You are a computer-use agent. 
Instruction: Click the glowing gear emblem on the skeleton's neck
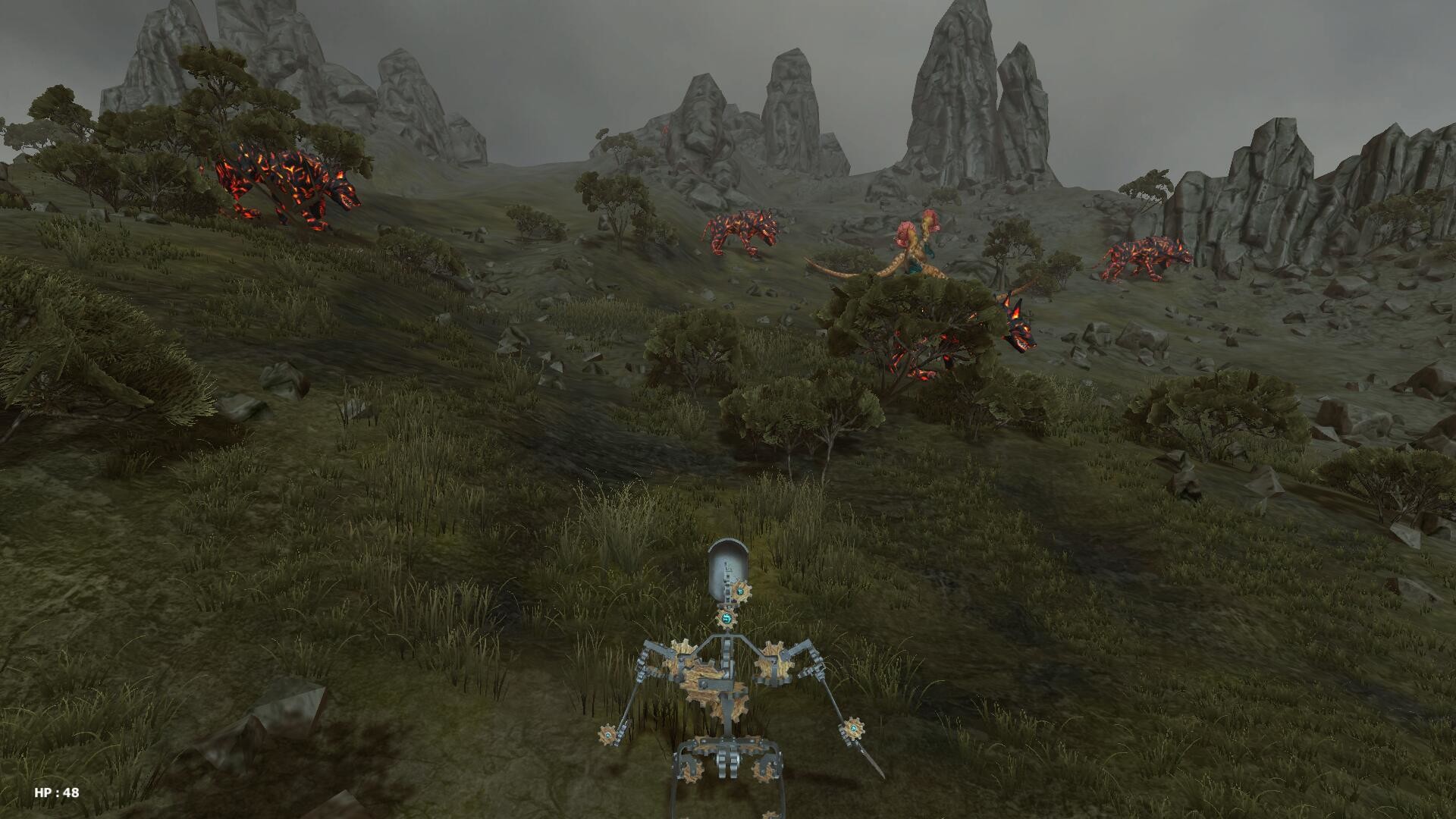tap(726, 617)
